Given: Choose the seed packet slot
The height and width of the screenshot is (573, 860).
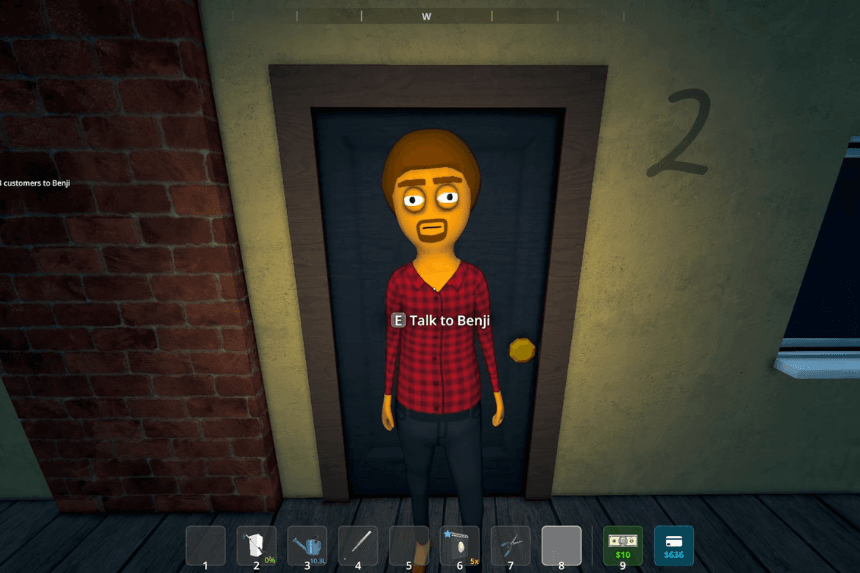Looking at the screenshot, I should click(x=460, y=546).
